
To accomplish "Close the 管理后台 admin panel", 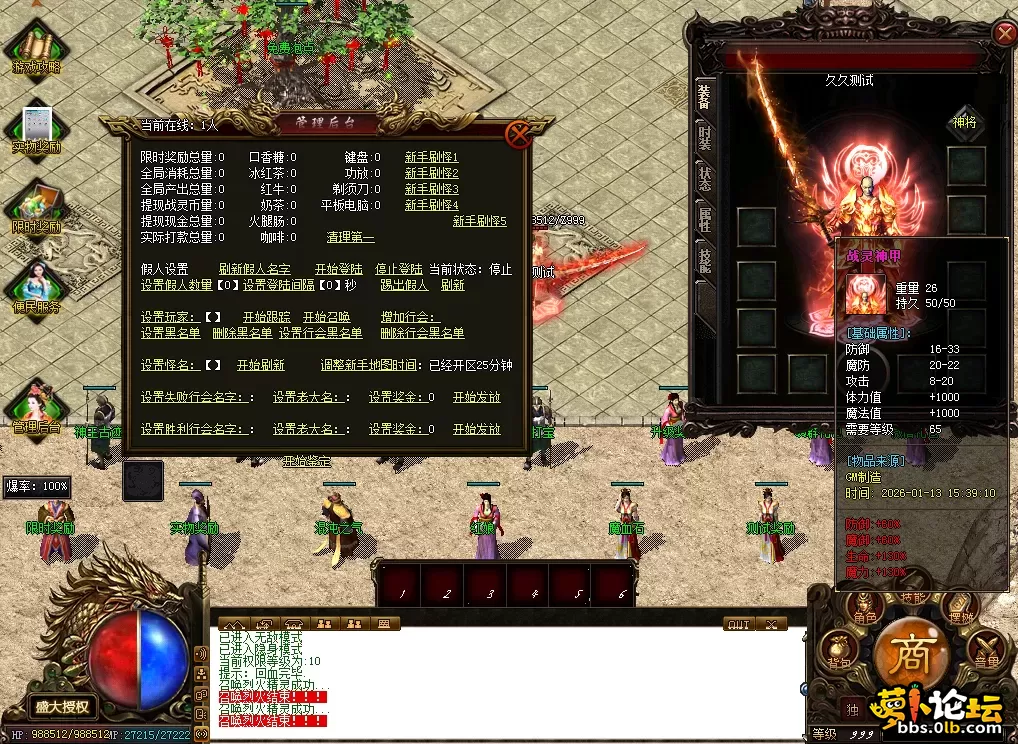I will point(518,134).
